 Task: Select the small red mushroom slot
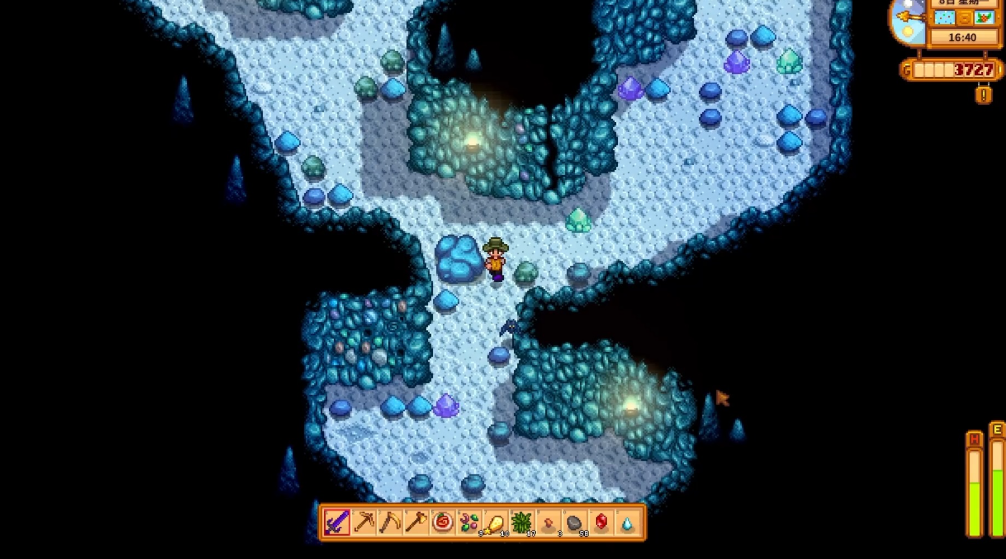point(547,522)
